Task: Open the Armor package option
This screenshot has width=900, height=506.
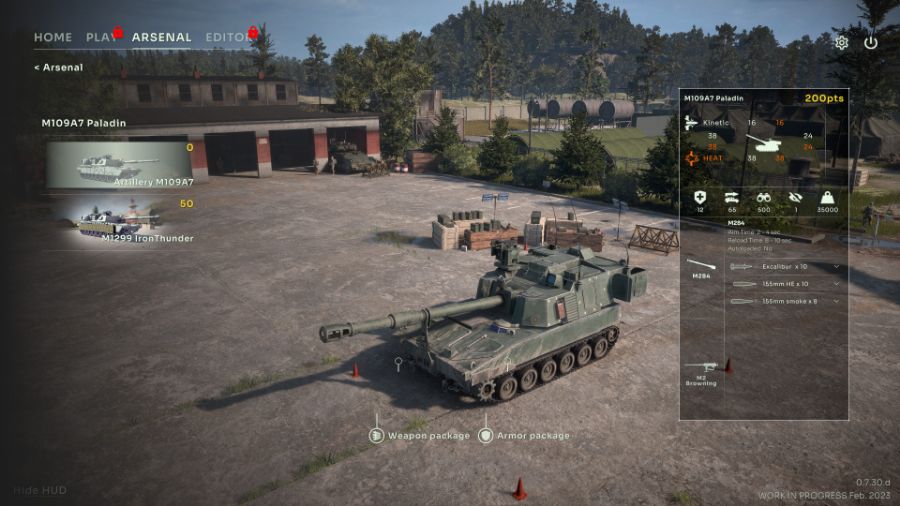Action: (x=527, y=435)
